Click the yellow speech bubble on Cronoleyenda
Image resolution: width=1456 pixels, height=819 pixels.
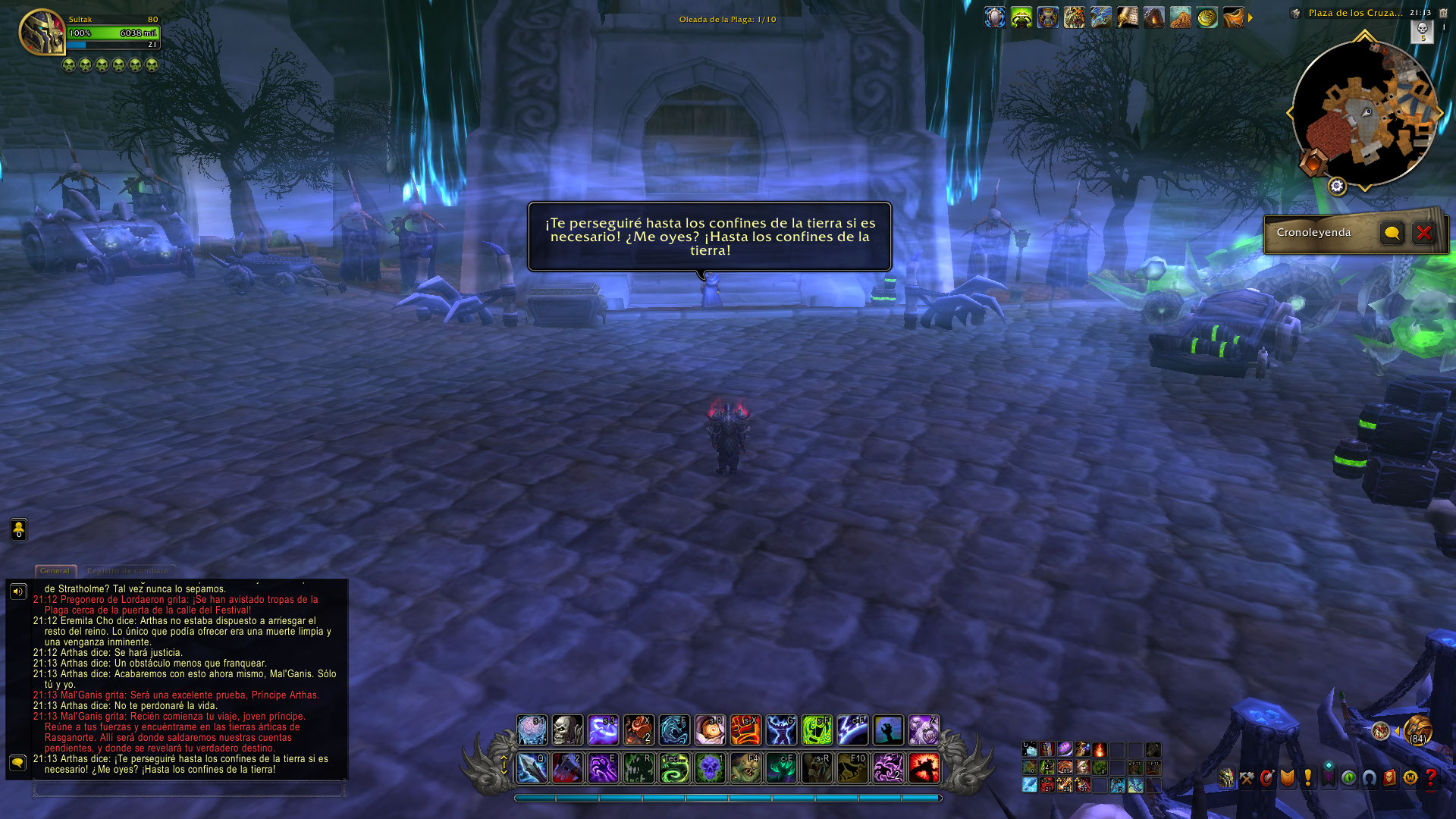pos(1392,233)
